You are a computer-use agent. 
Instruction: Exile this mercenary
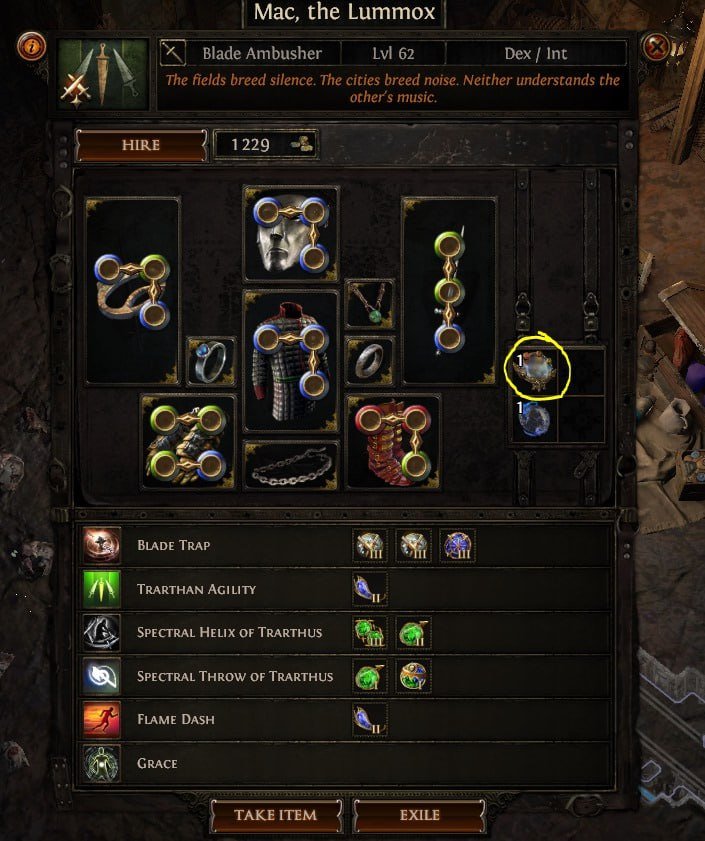(419, 815)
